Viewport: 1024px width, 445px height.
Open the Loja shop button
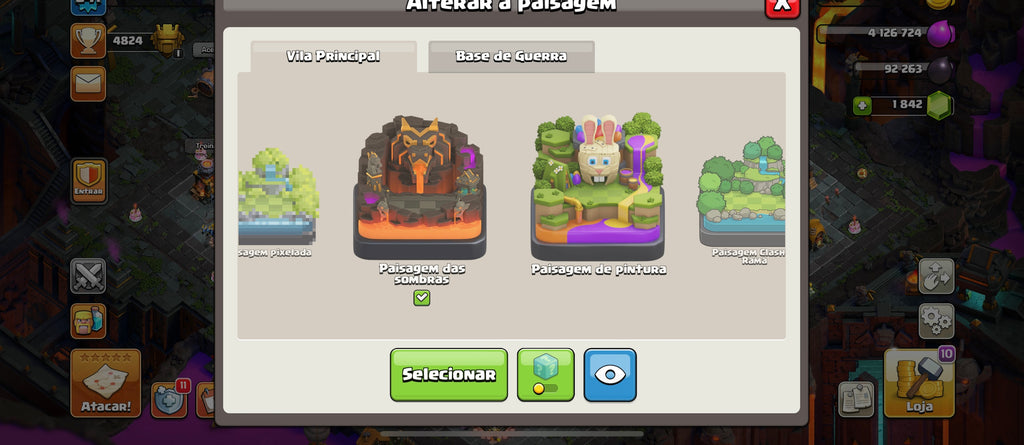pyautogui.click(x=919, y=382)
